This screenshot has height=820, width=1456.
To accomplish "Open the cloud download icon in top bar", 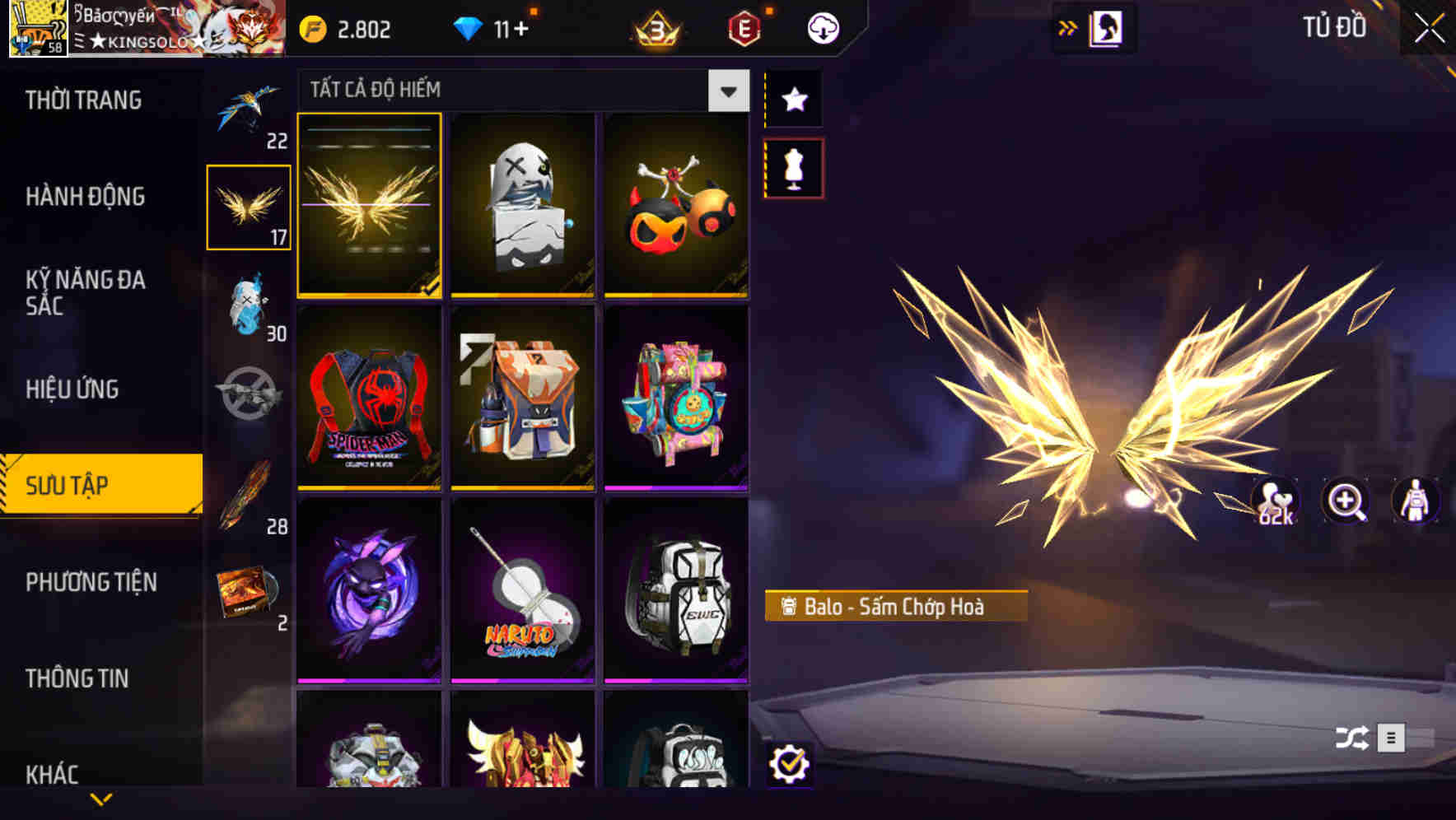I will (823, 27).
